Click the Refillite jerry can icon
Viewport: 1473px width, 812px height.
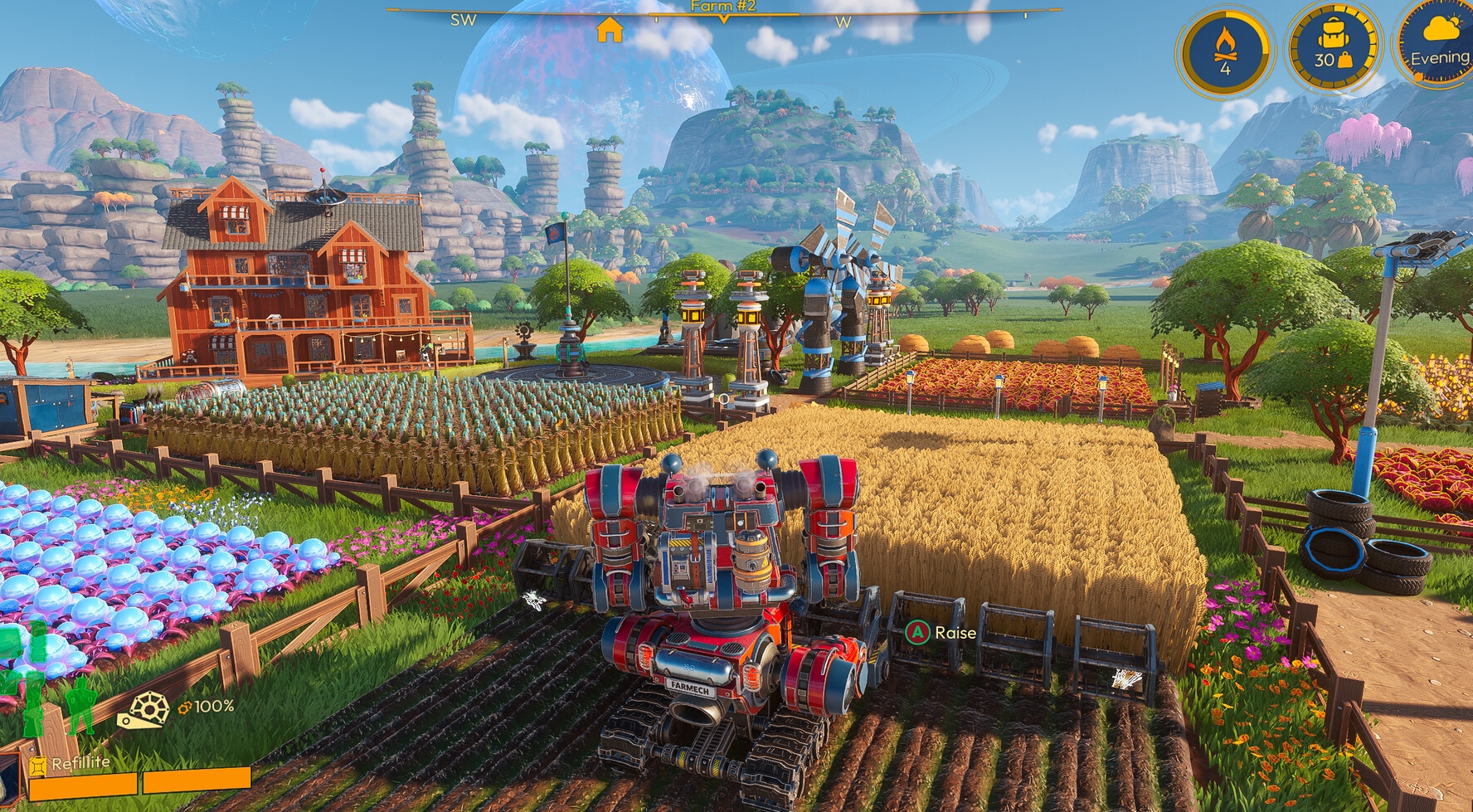(37, 762)
